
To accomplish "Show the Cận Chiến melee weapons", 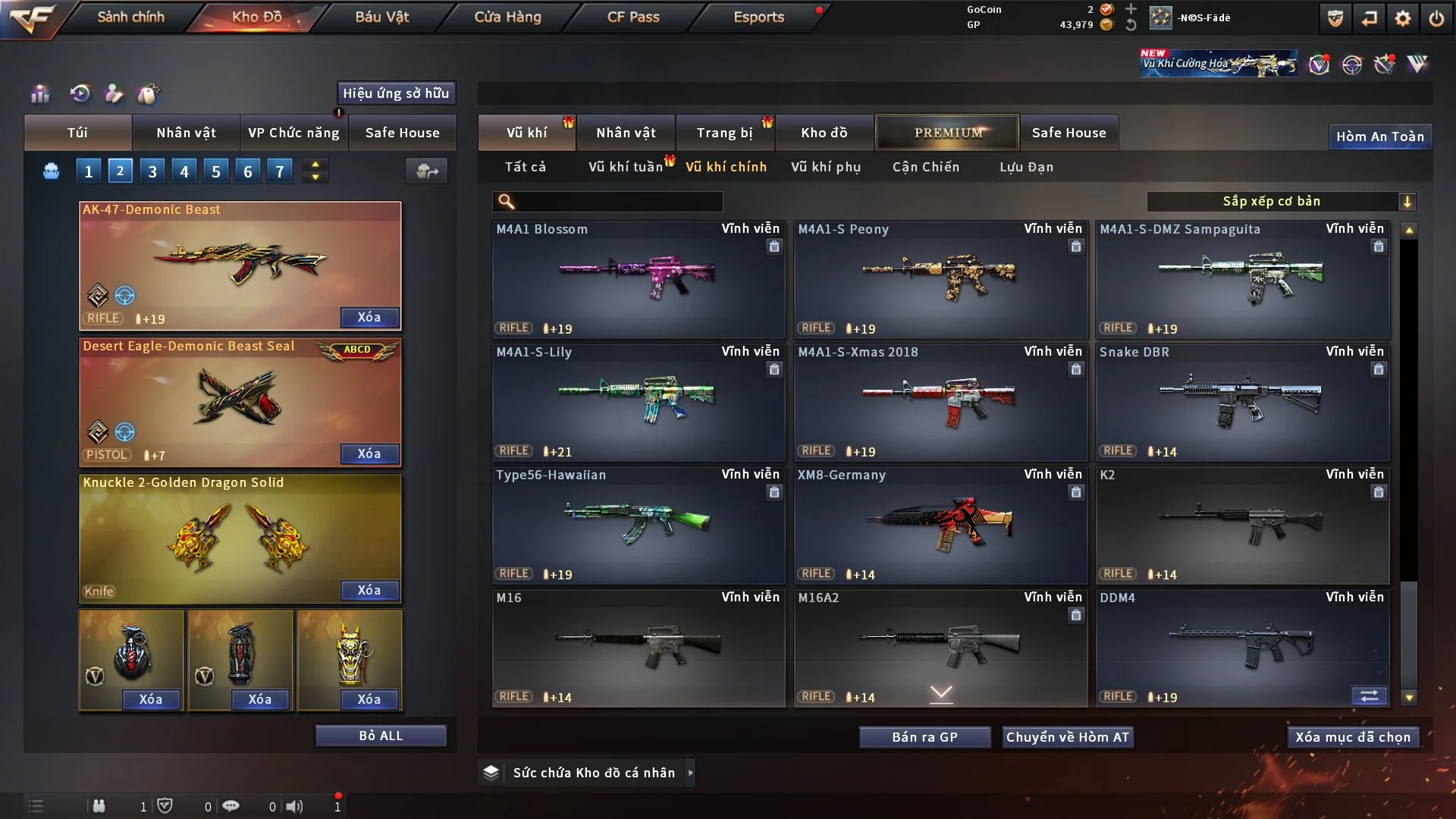I will [925, 167].
